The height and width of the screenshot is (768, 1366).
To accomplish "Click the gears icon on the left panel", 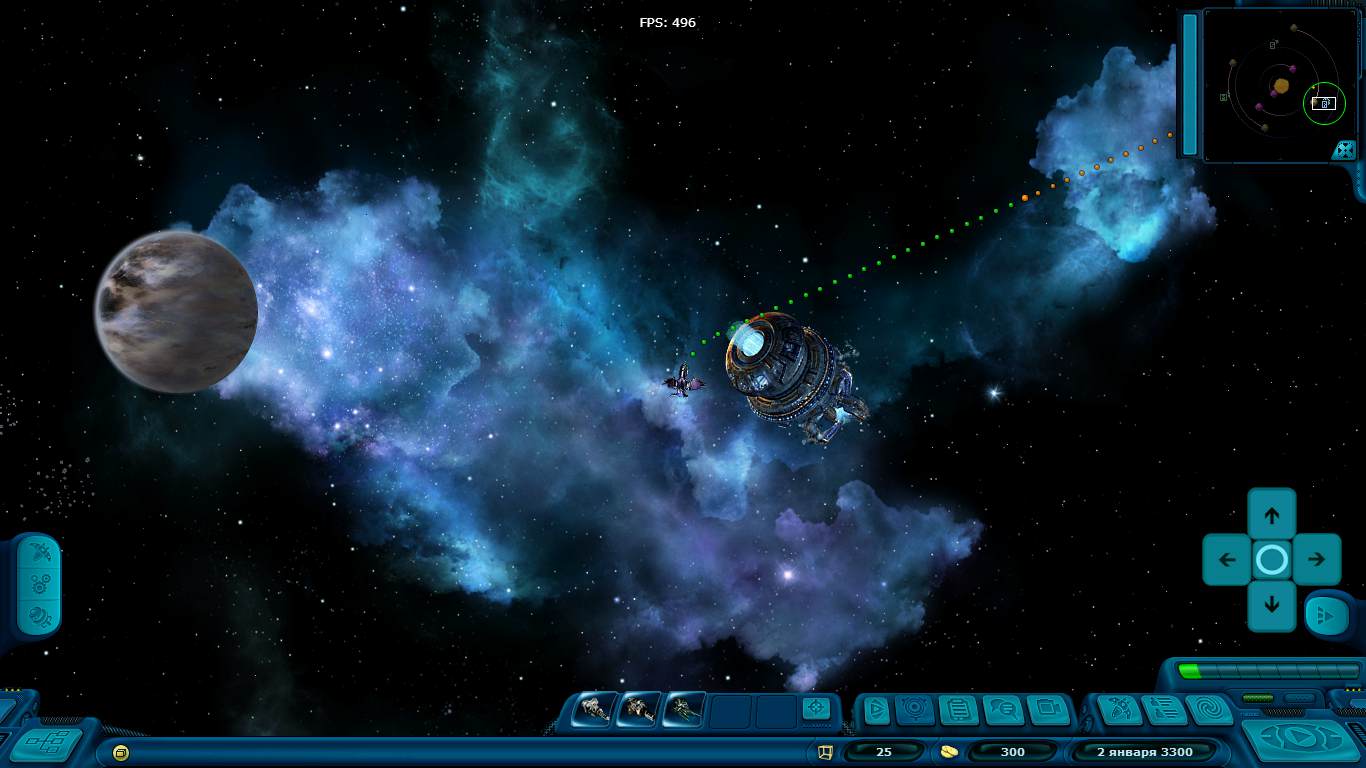I will [40, 584].
